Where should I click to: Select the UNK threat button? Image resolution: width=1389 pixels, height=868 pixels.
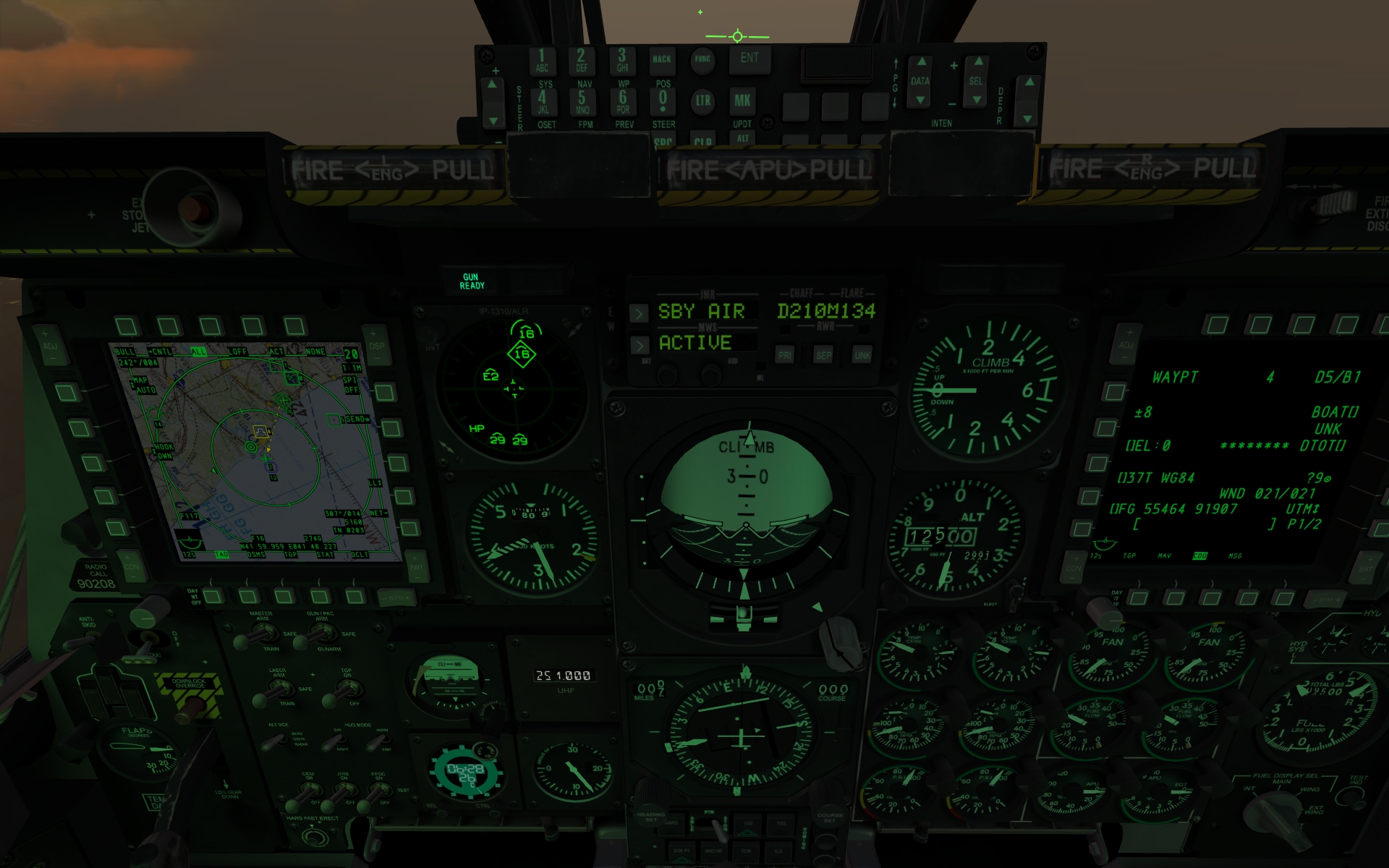tap(862, 355)
